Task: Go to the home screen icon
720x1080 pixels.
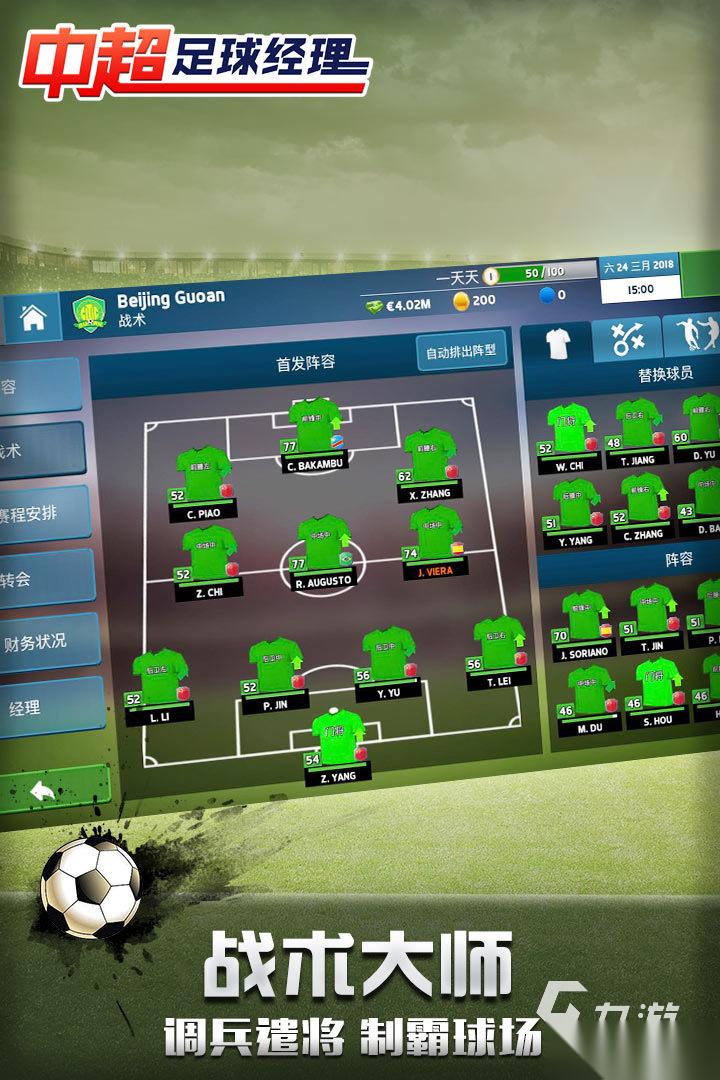Action: click(x=34, y=319)
